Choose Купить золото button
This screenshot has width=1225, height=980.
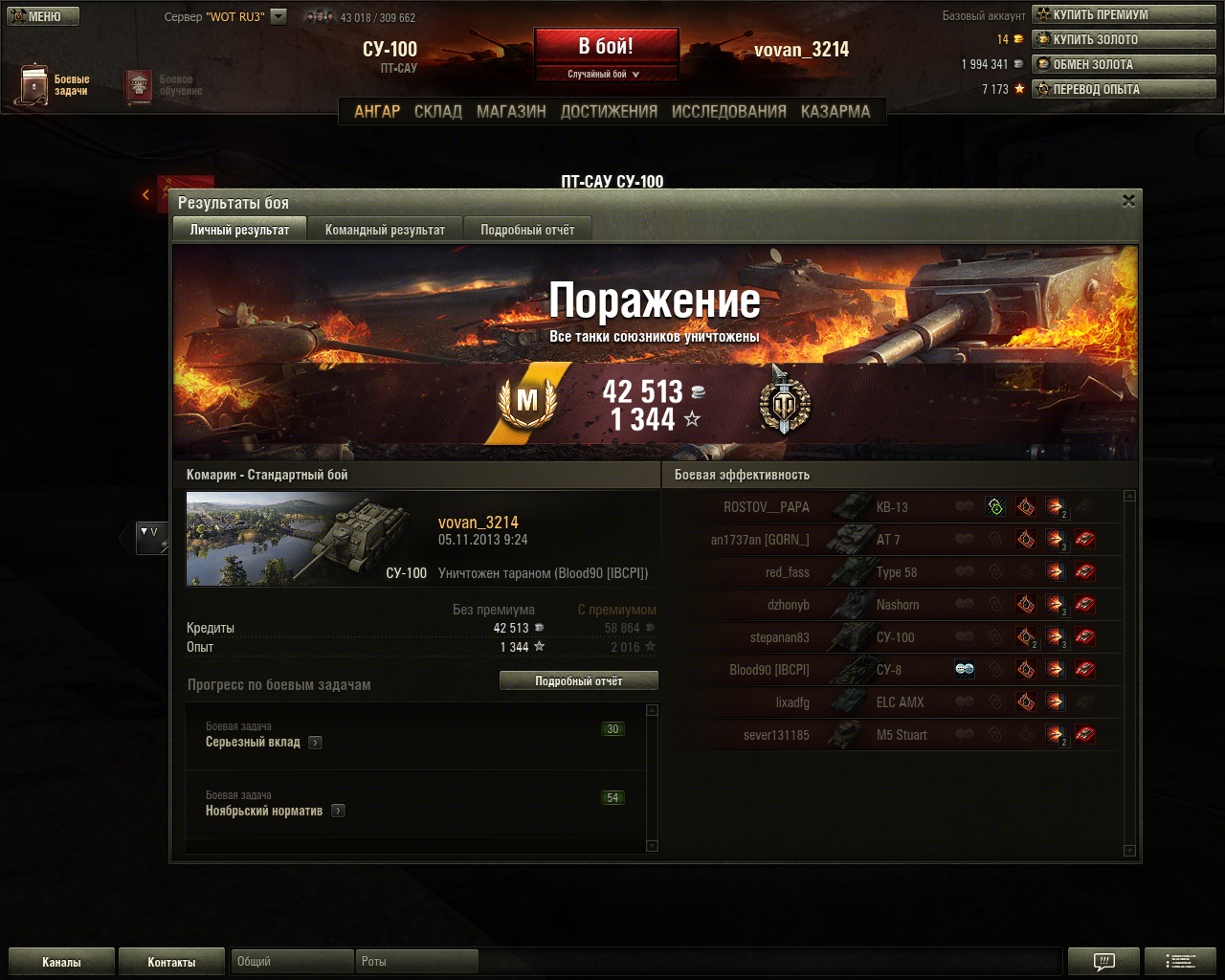click(x=1123, y=39)
